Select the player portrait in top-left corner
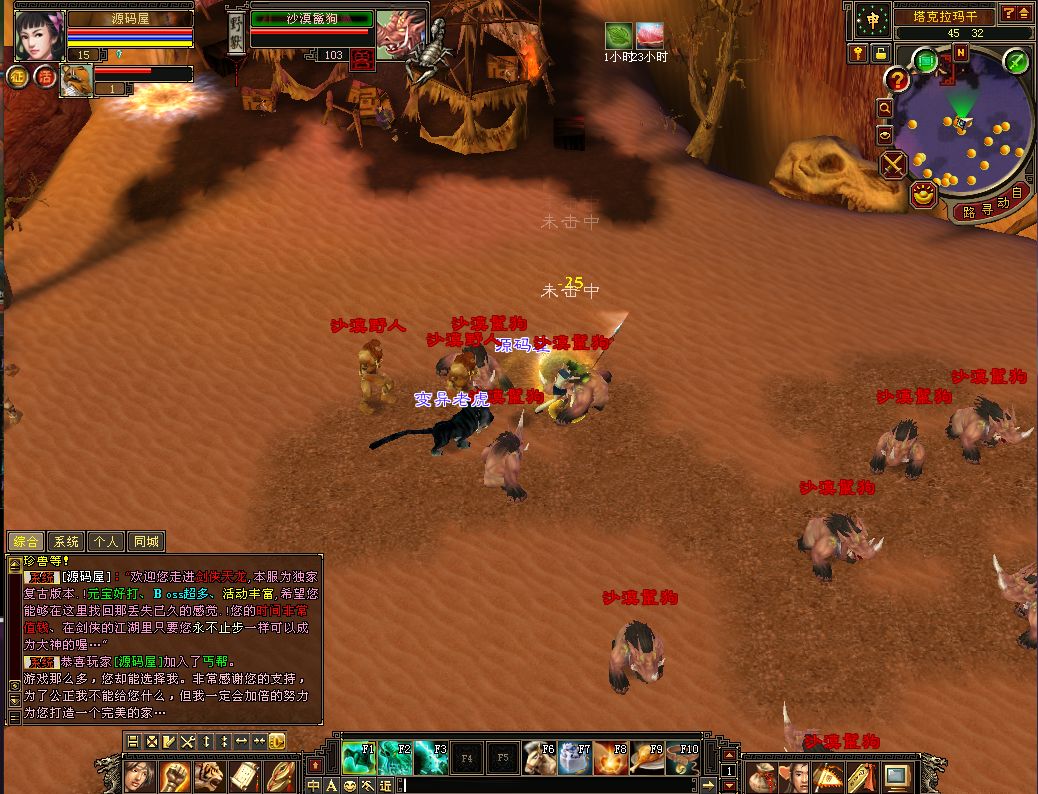This screenshot has width=1038, height=794. (x=39, y=36)
